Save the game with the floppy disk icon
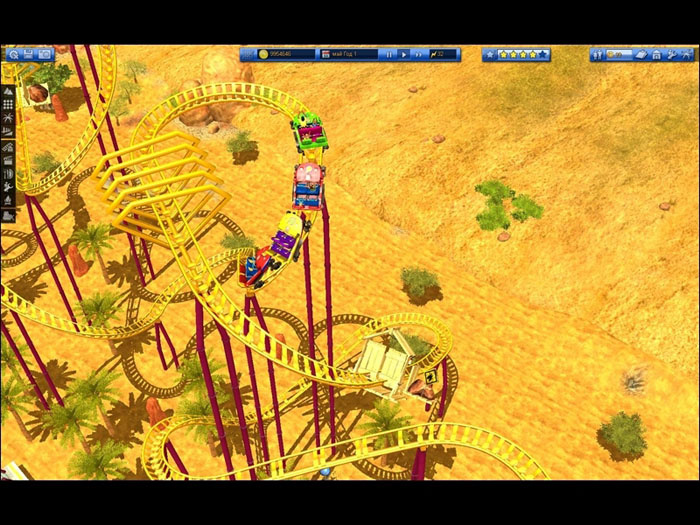Image resolution: width=700 pixels, height=525 pixels. pyautogui.click(x=28, y=54)
